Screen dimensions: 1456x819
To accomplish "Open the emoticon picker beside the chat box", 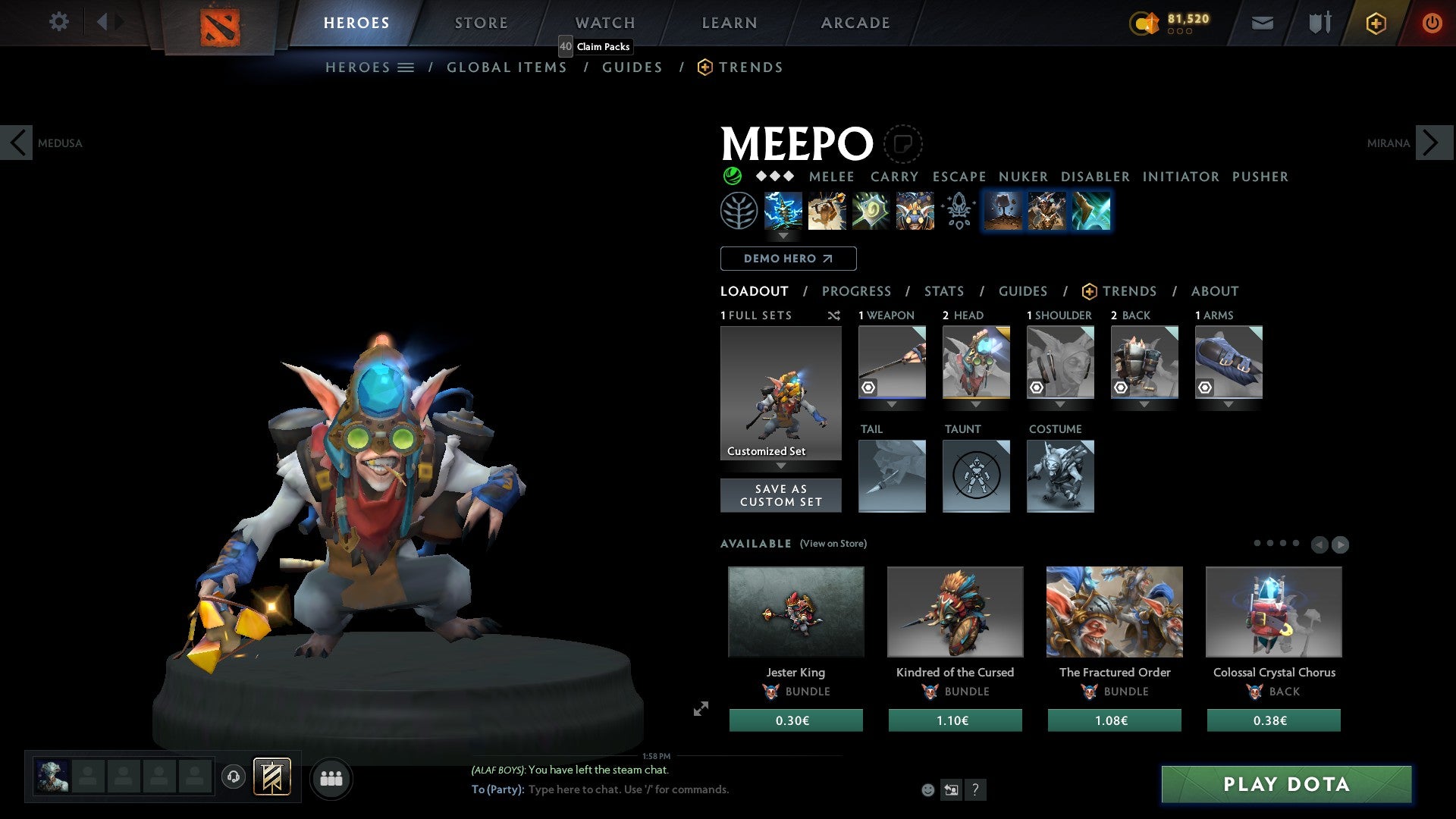I will [x=927, y=789].
